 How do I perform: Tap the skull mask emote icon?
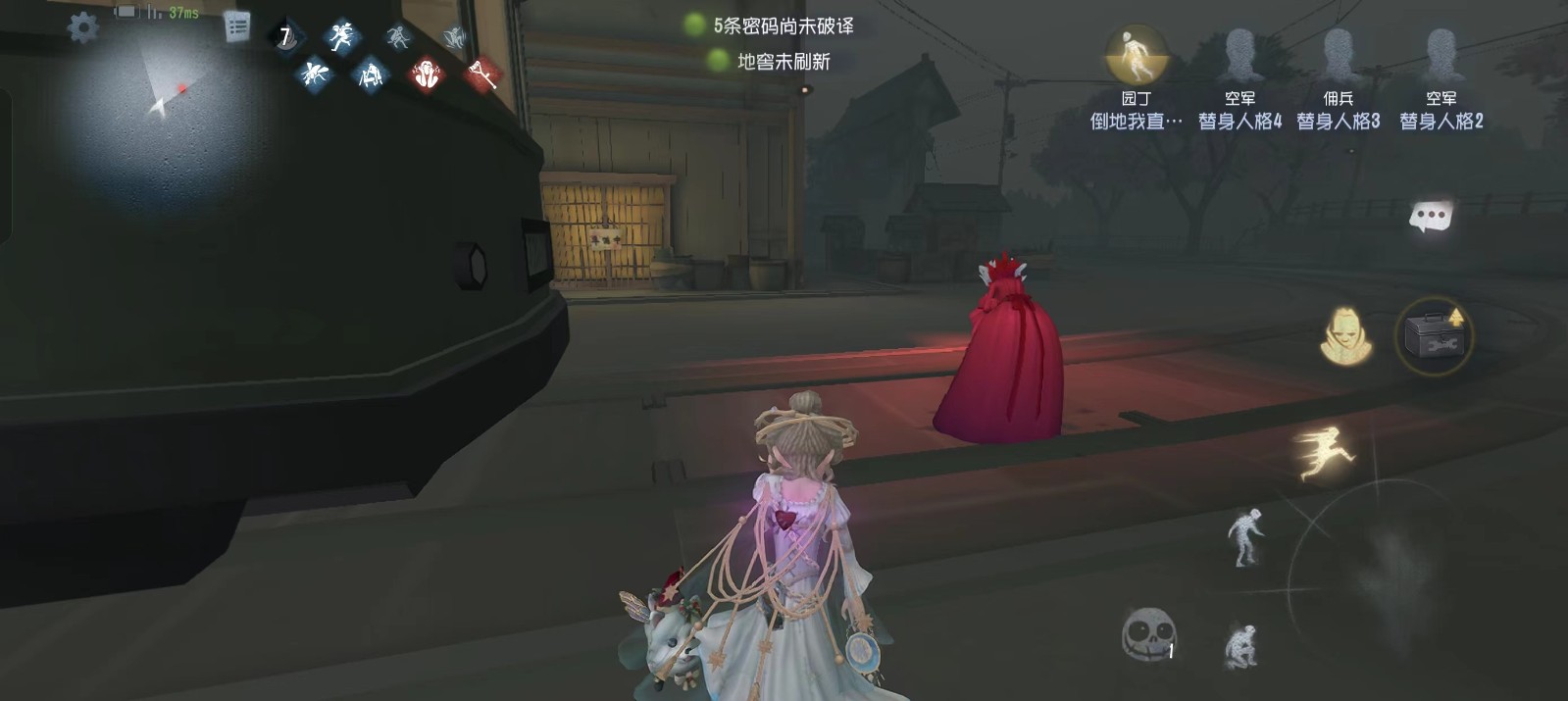[1147, 635]
